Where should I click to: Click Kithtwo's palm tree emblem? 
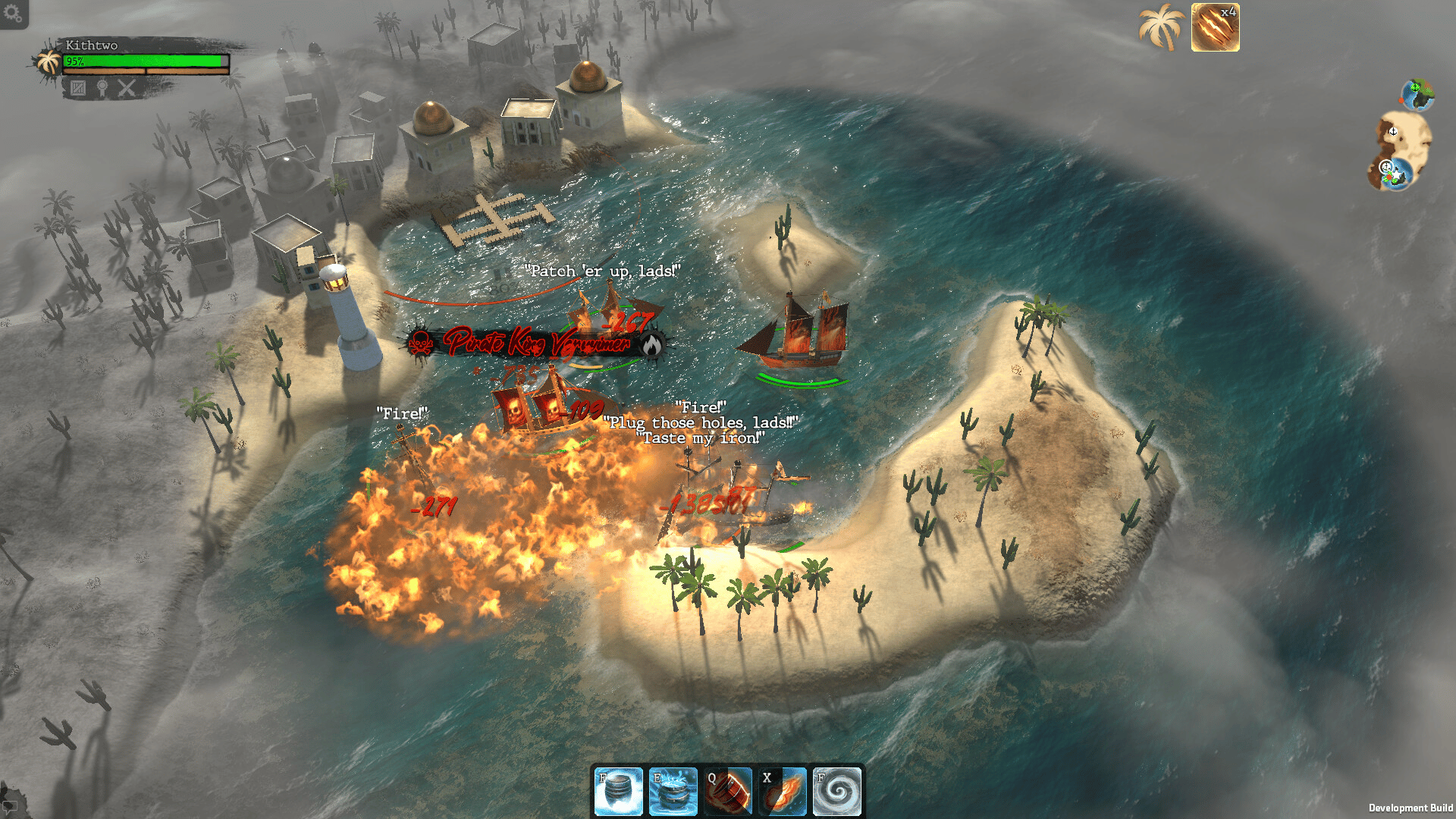pyautogui.click(x=50, y=62)
